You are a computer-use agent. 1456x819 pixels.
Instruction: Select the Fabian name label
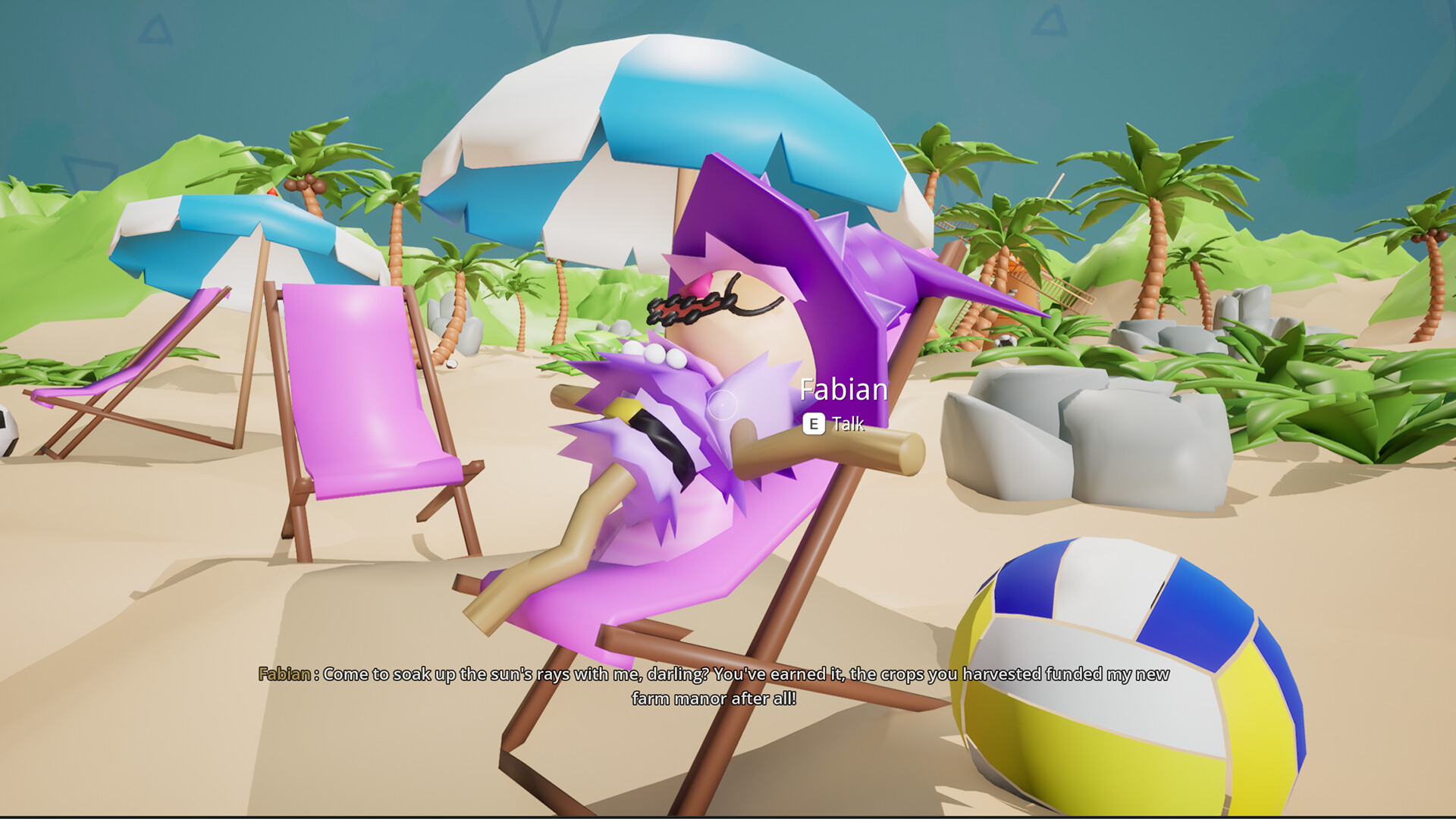coord(844,390)
